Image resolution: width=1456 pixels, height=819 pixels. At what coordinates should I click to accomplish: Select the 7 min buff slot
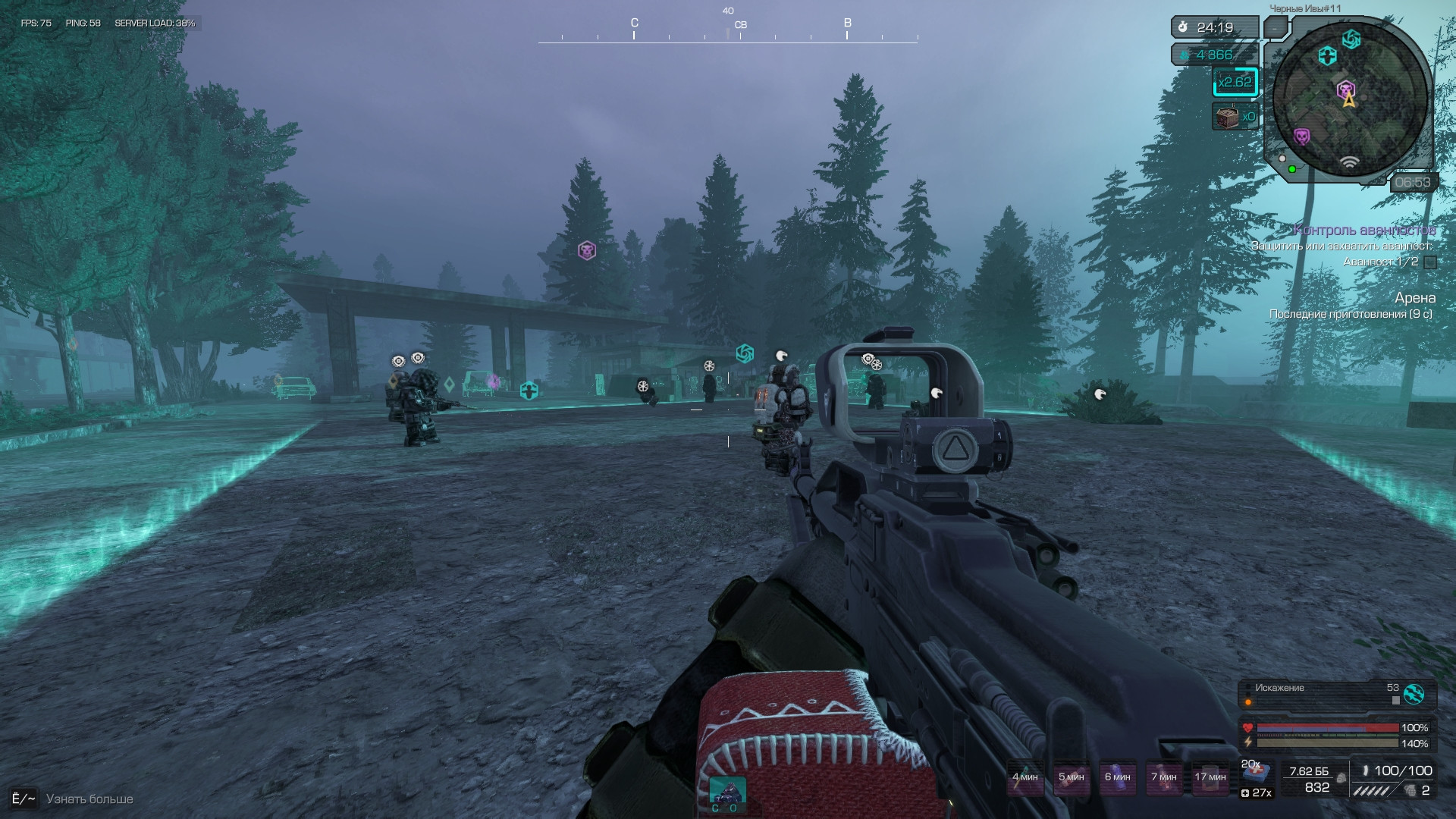point(1163,777)
